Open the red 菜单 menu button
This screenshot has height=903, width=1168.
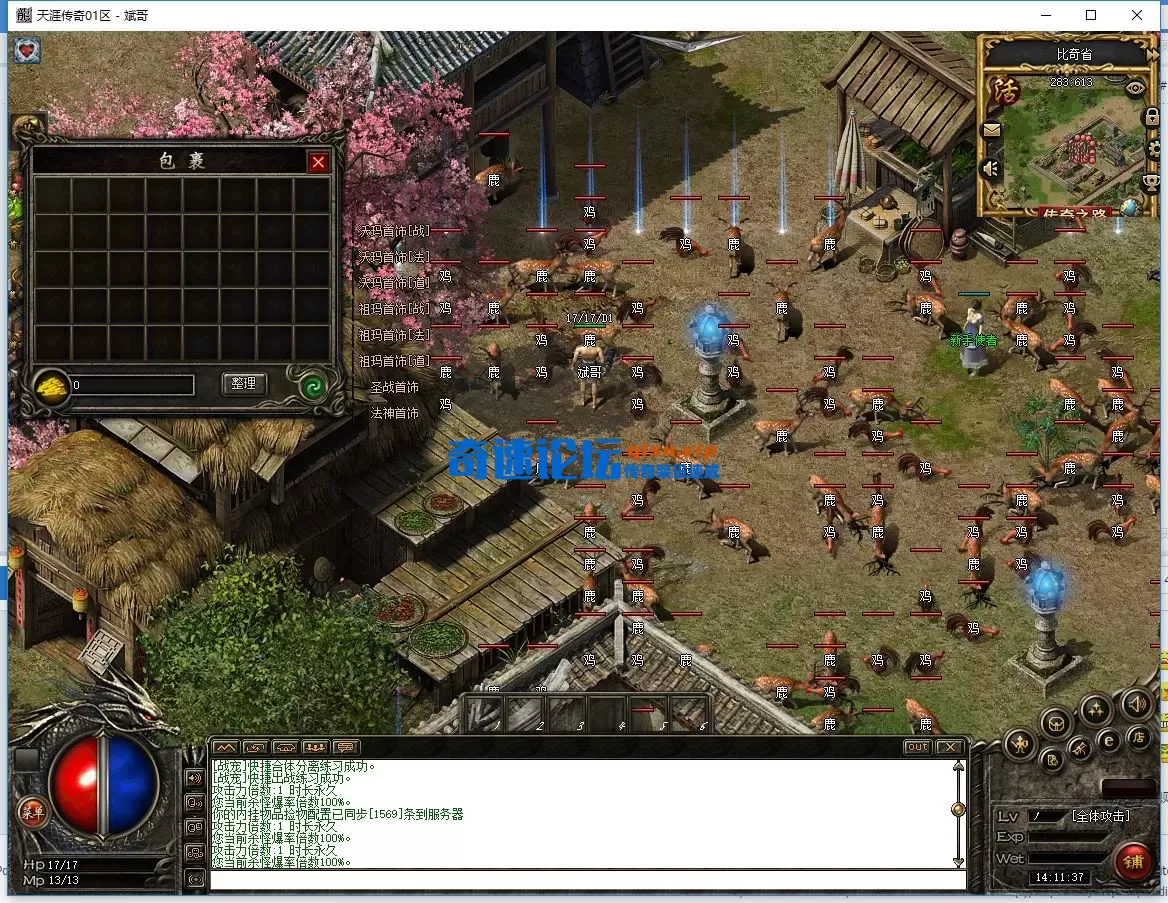[32, 812]
